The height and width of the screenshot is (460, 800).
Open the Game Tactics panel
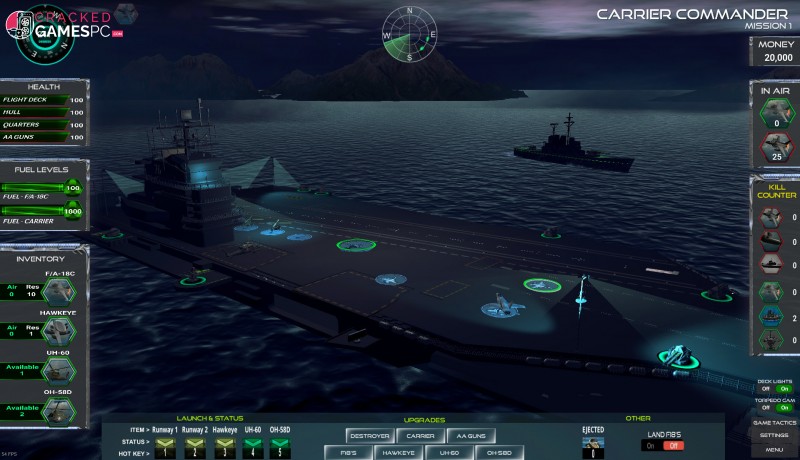pos(774,423)
